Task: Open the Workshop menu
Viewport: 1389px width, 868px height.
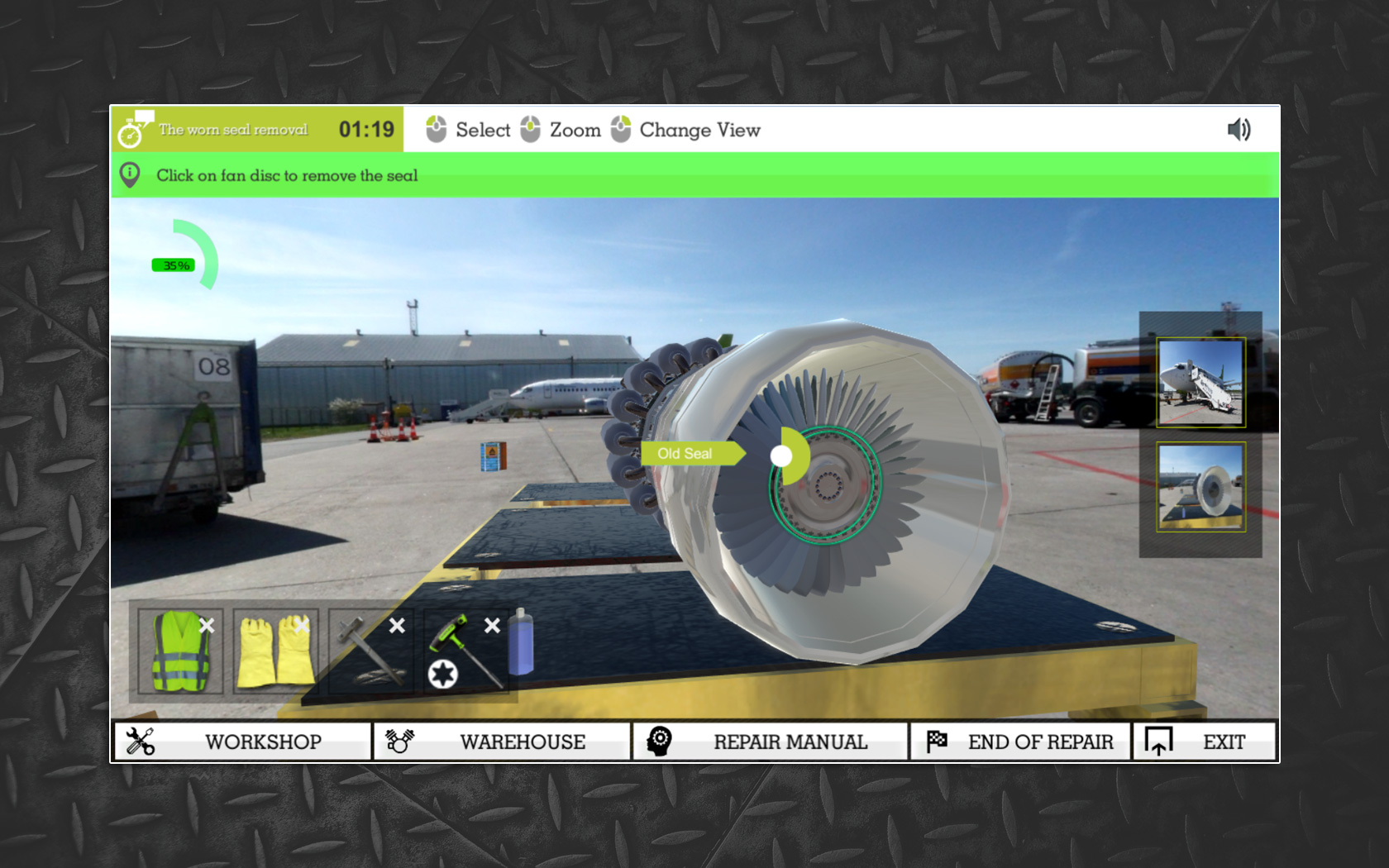Action: [242, 742]
